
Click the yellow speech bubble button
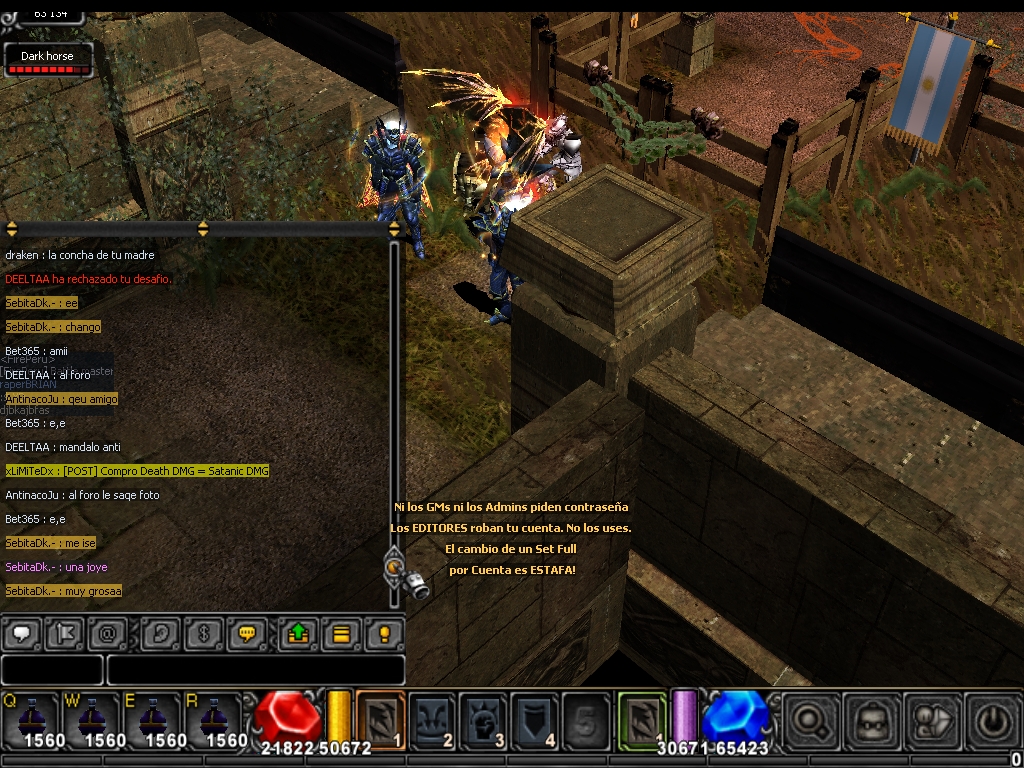point(246,634)
